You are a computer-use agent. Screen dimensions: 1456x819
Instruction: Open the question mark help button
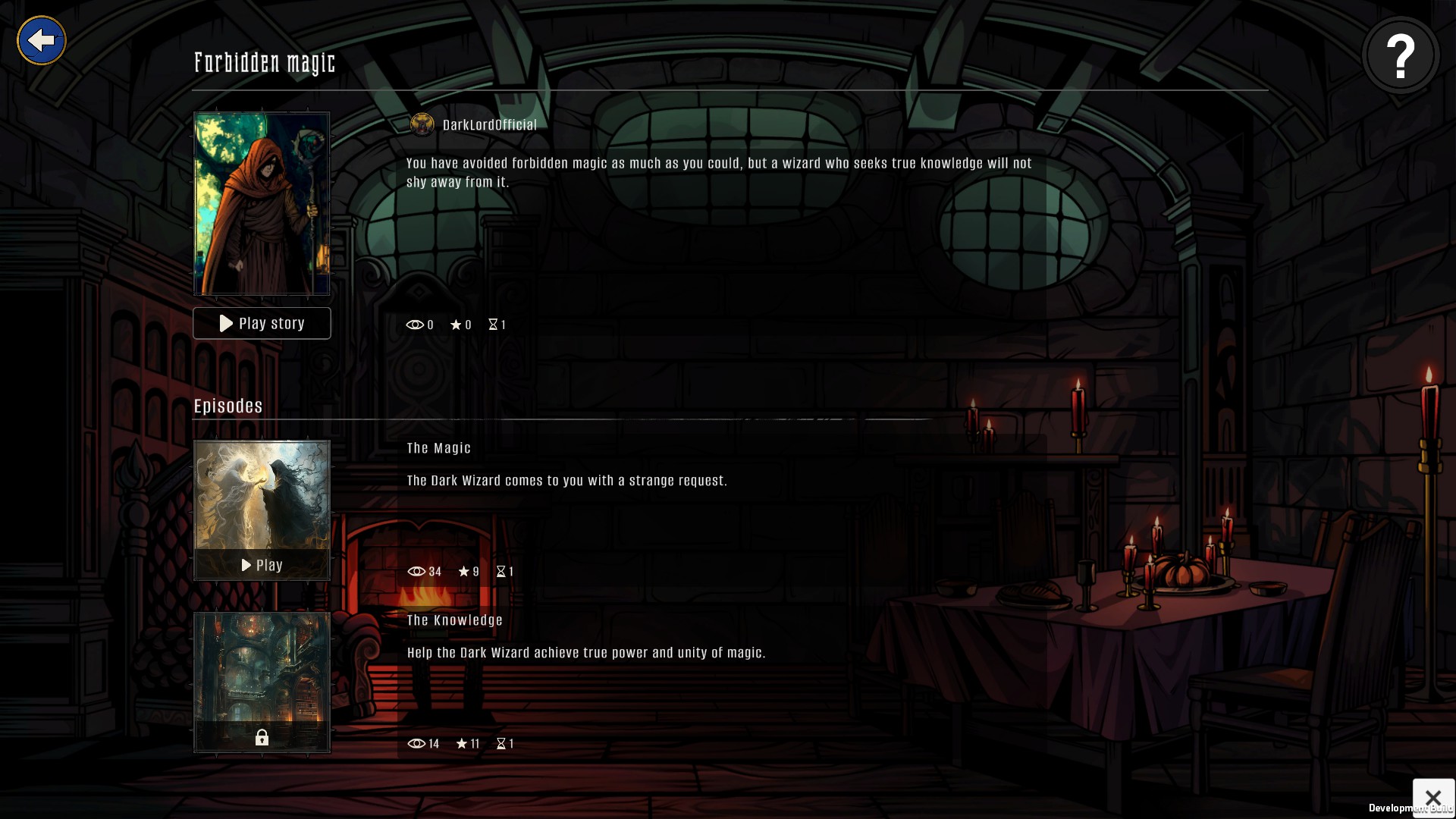coord(1400,55)
